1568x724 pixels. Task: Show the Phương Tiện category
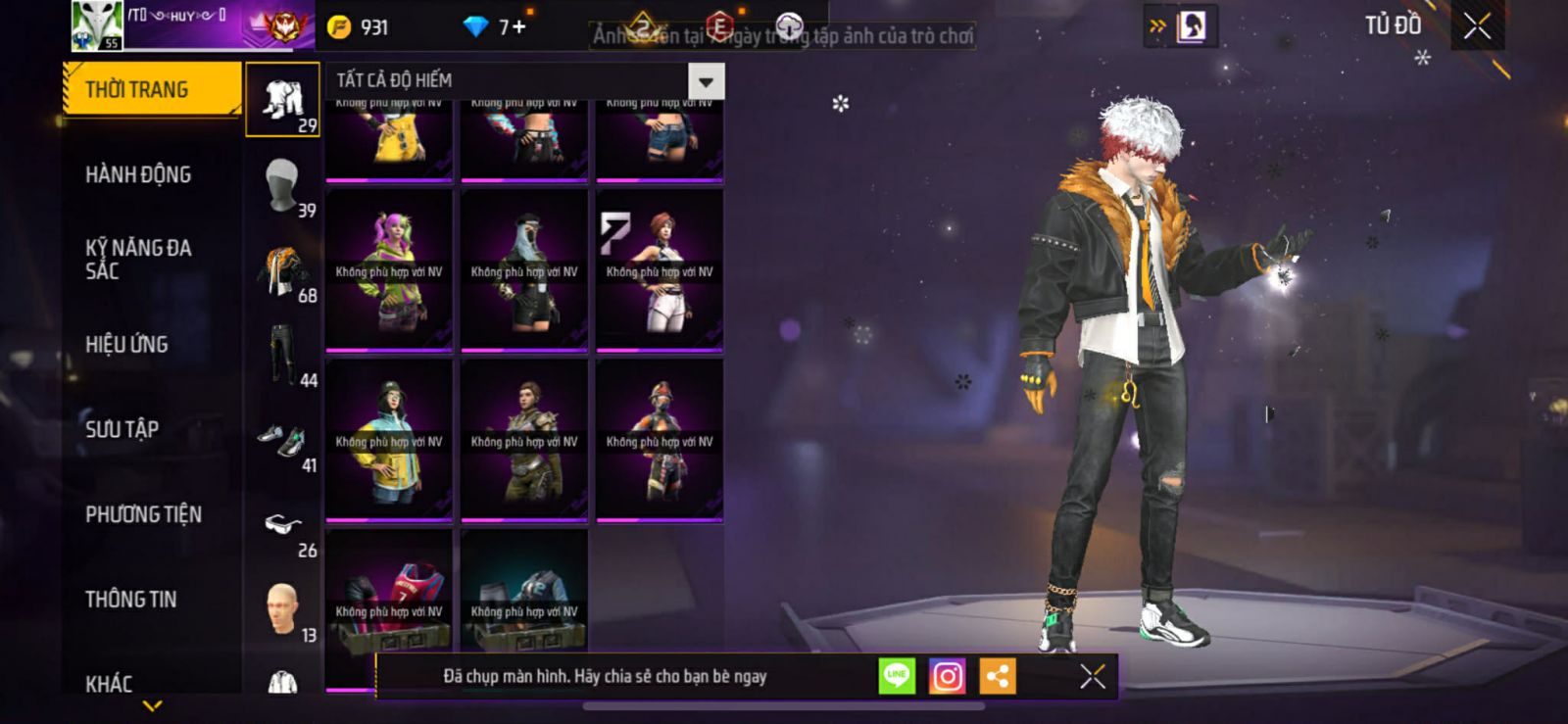[143, 514]
